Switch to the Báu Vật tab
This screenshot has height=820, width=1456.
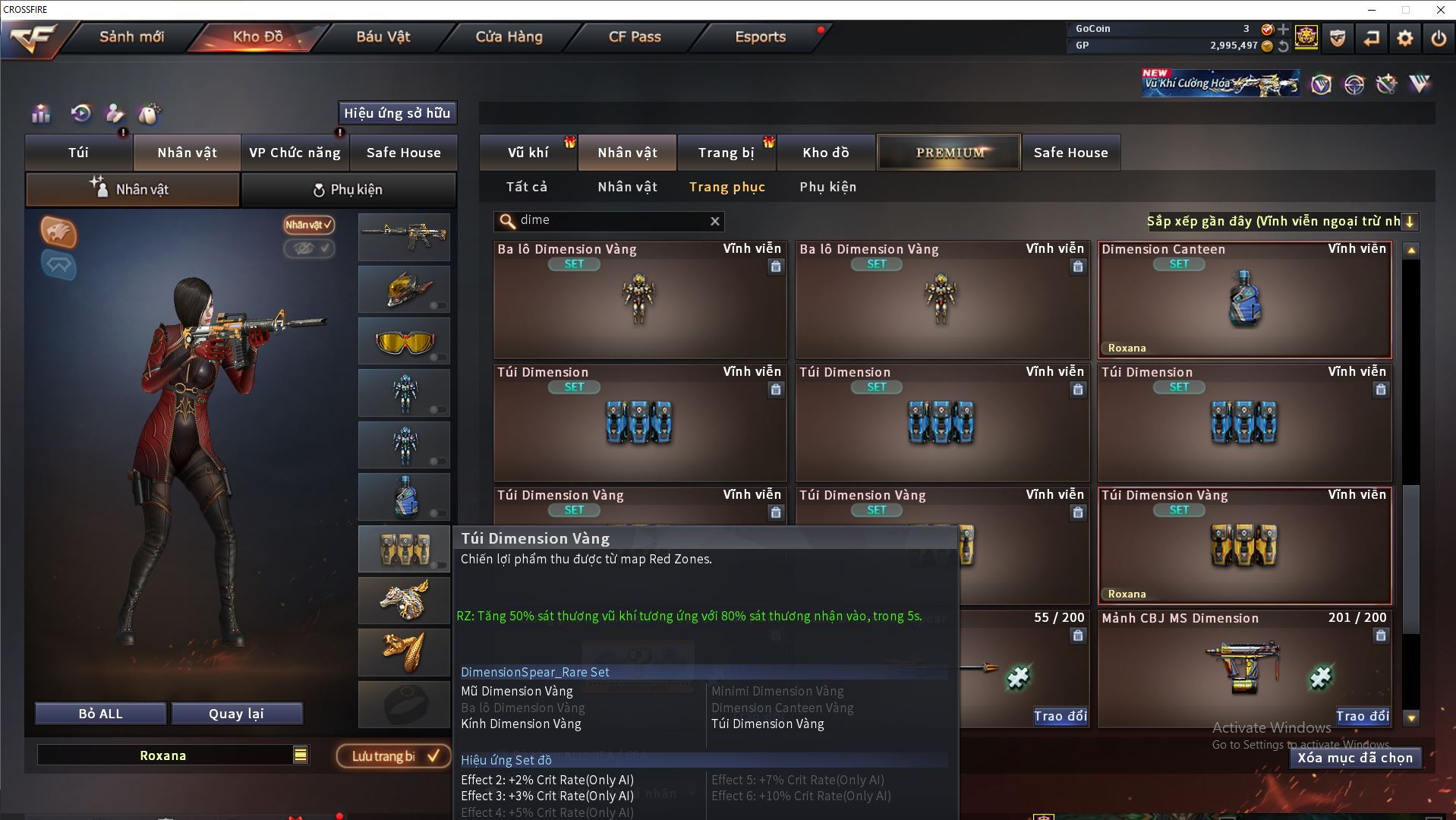point(383,36)
